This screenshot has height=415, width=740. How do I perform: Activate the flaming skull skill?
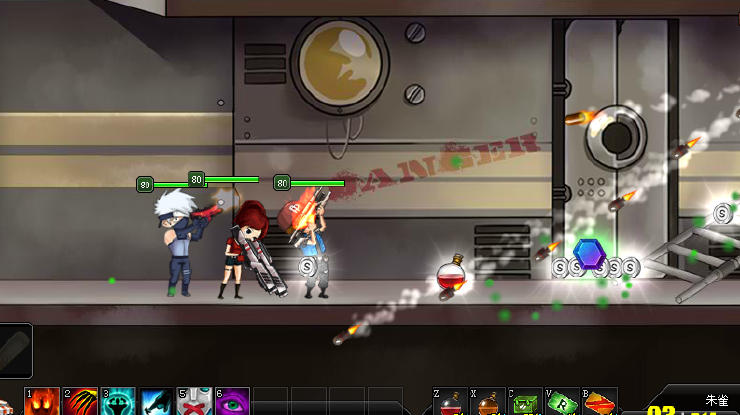click(x=44, y=403)
